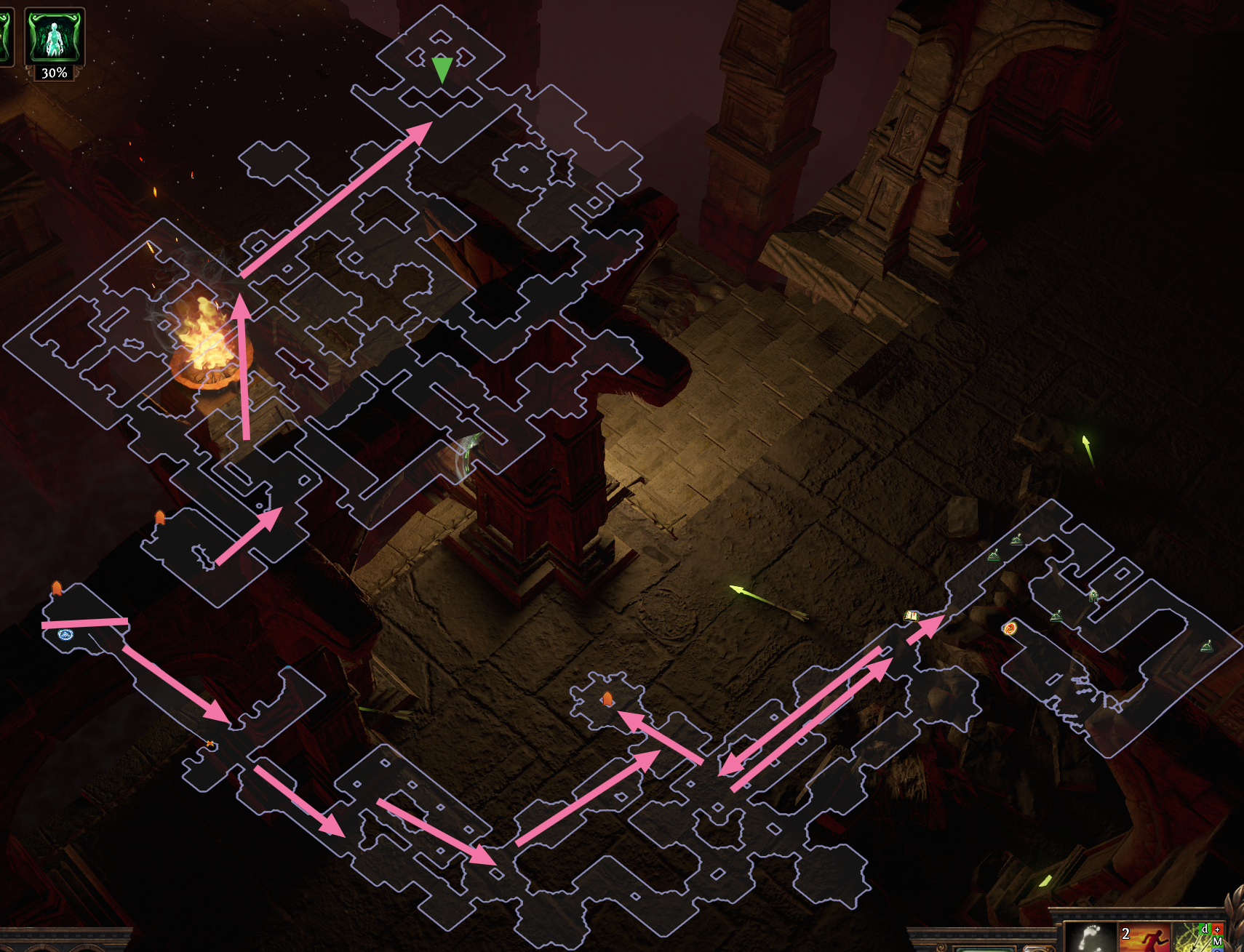This screenshot has width=1244, height=952.
Task: Click the open book marker on the map
Action: point(911,616)
